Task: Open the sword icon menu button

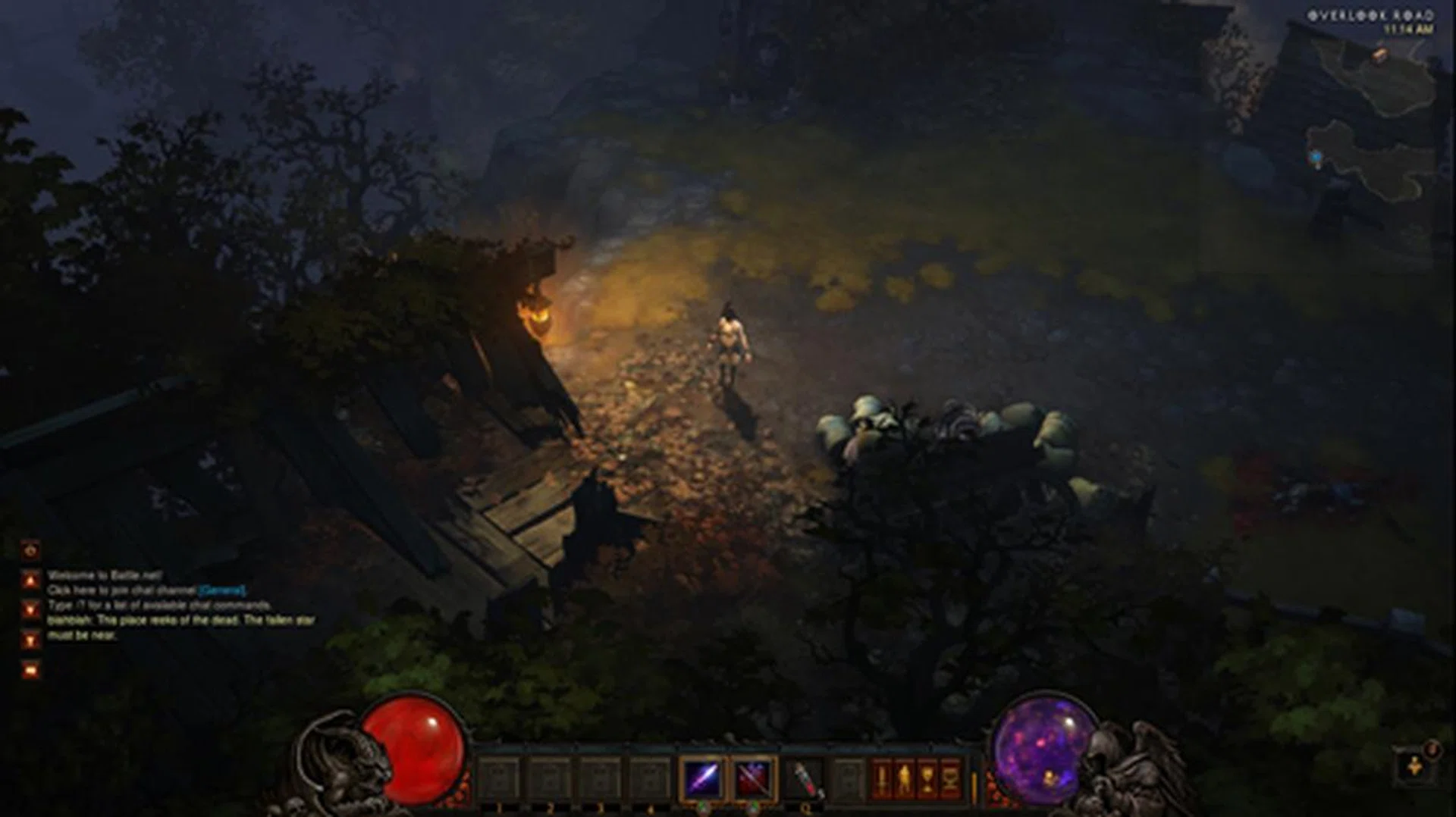Action: pos(881,778)
